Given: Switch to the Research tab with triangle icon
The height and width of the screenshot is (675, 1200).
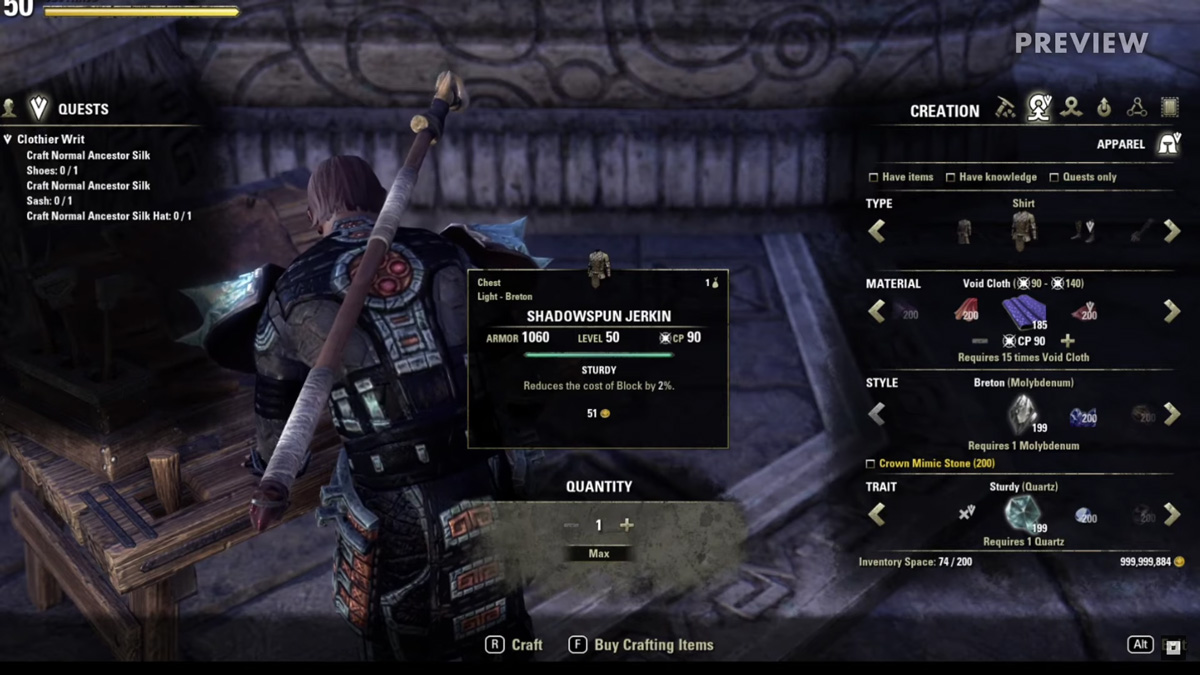Looking at the screenshot, I should pos(1137,108).
